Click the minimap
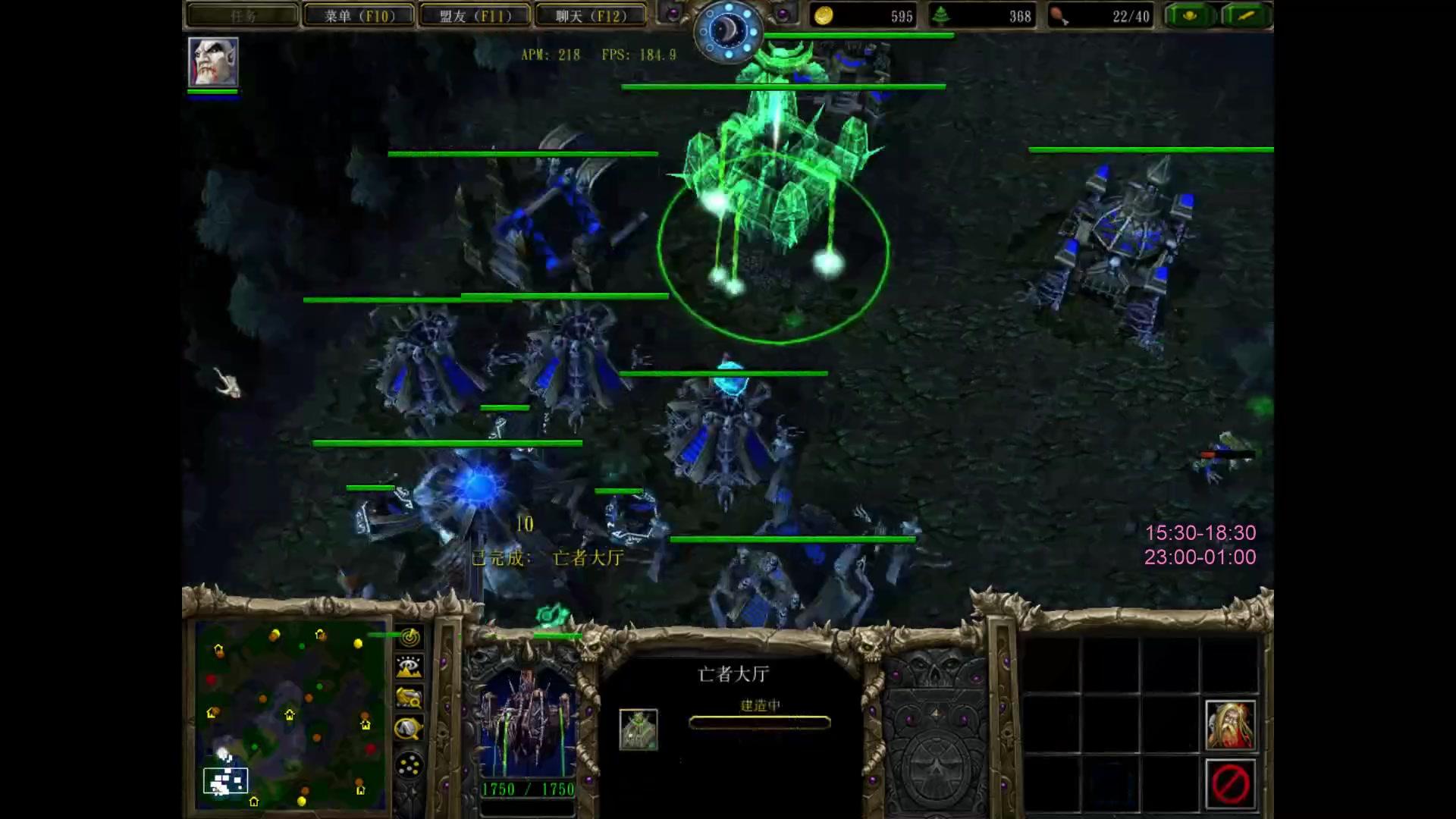 tap(291, 714)
